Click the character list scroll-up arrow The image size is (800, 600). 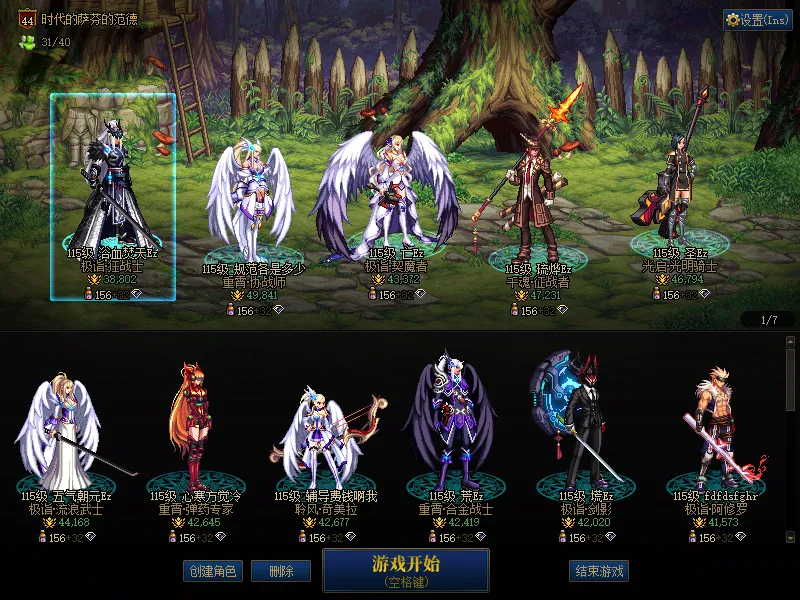click(x=791, y=342)
